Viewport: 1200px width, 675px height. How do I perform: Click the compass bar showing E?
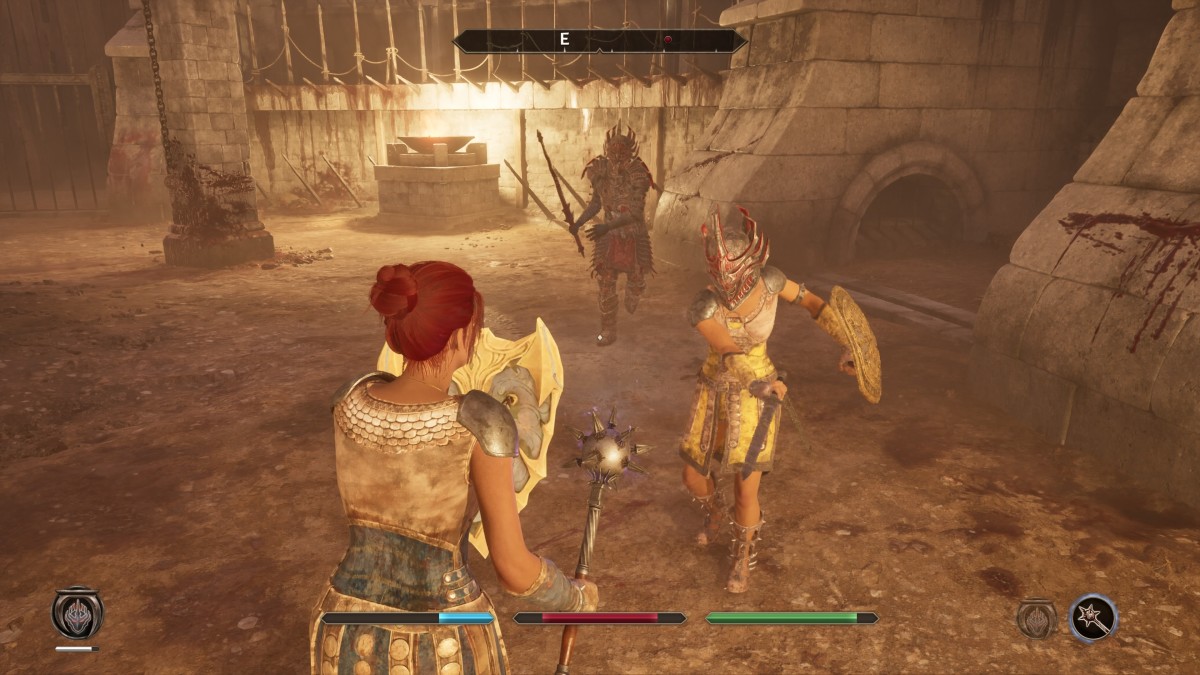coord(600,41)
